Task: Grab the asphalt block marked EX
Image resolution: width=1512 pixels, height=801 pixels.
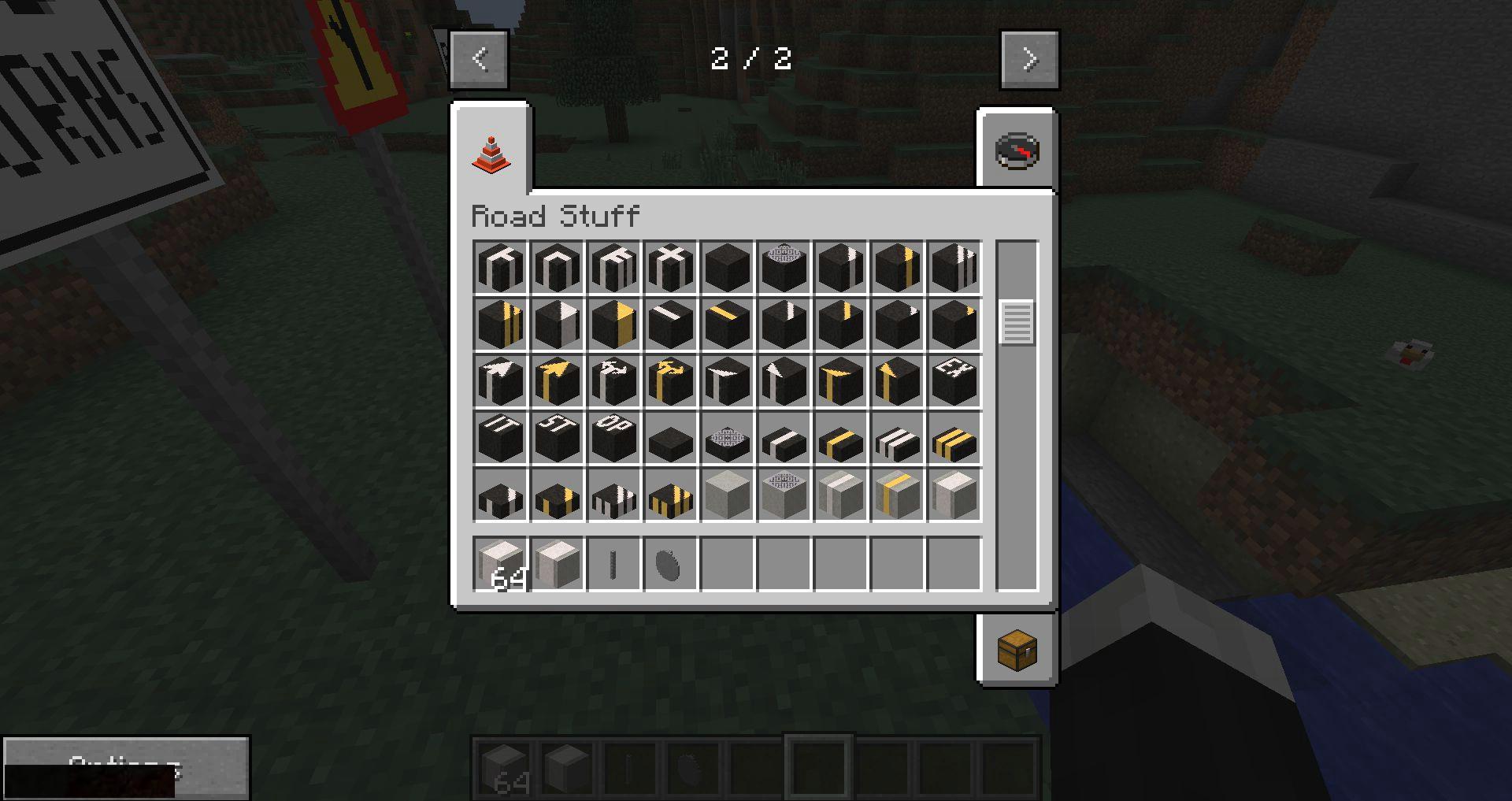Action: point(954,380)
